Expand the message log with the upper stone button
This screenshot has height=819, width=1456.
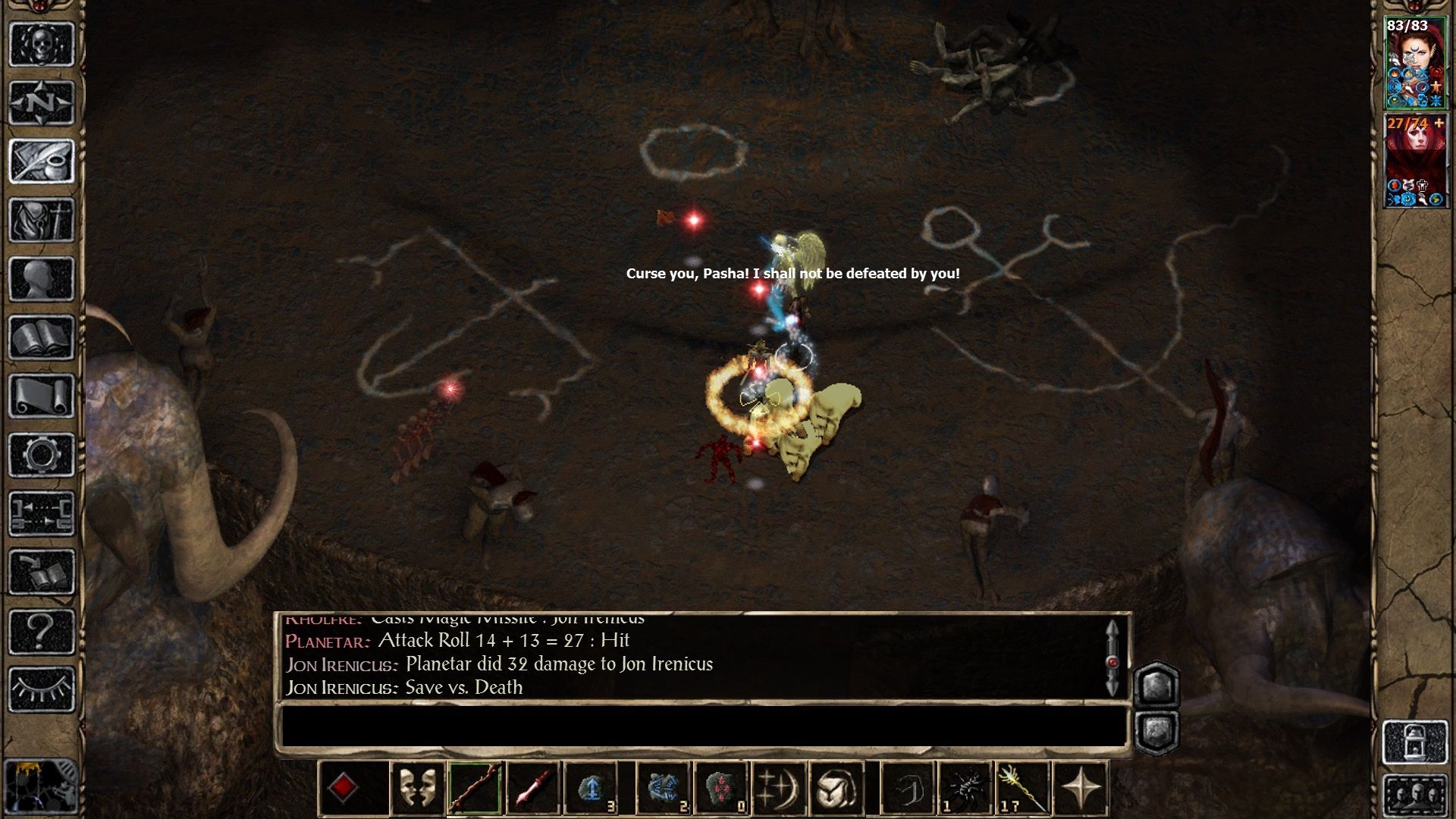click(x=1156, y=685)
